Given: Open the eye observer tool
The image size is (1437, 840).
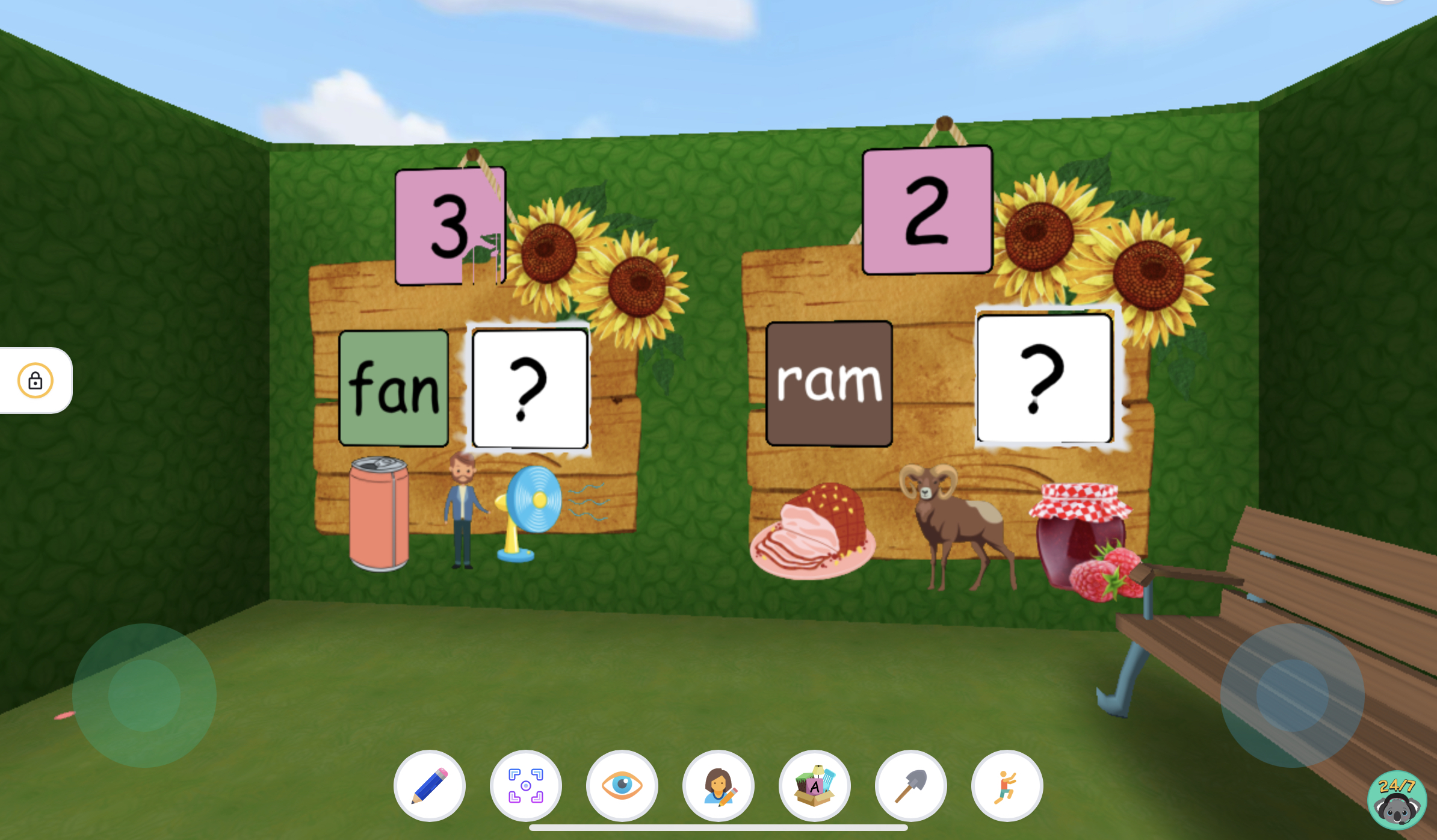Looking at the screenshot, I should pyautogui.click(x=622, y=785).
